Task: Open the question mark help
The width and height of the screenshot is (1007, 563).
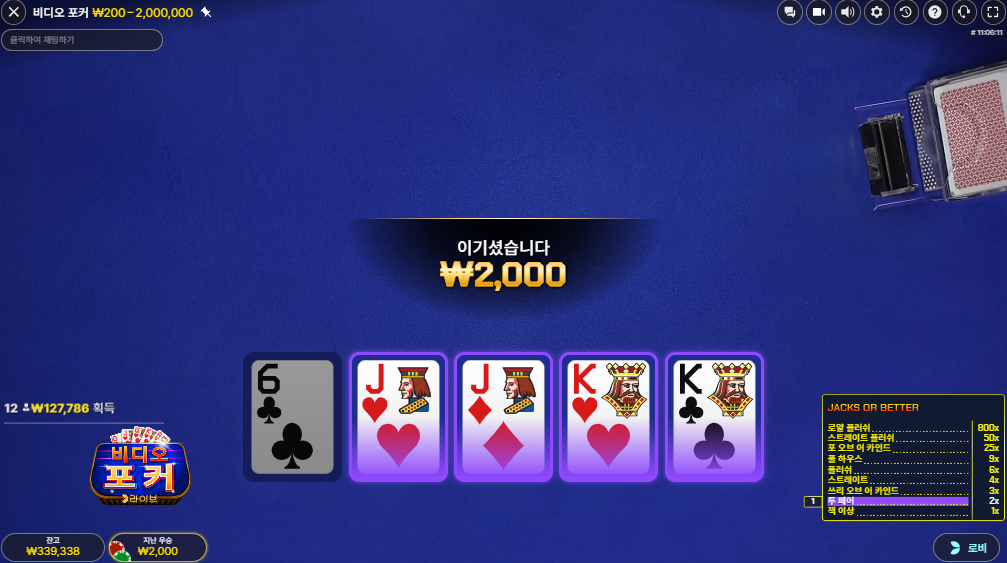Action: click(x=935, y=13)
